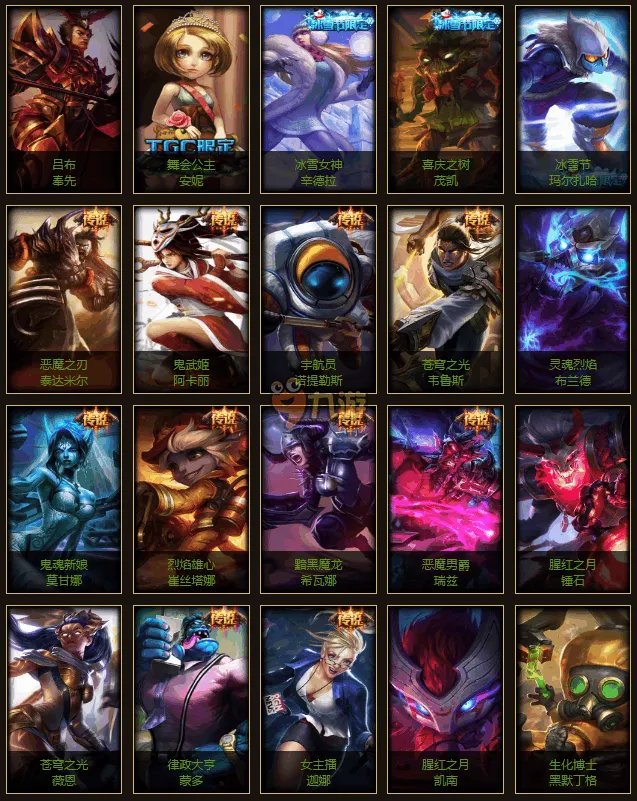This screenshot has height=801, width=637.
Task: Select the 律政大亨 蒙多 Mundo skin
Action: coord(191,698)
